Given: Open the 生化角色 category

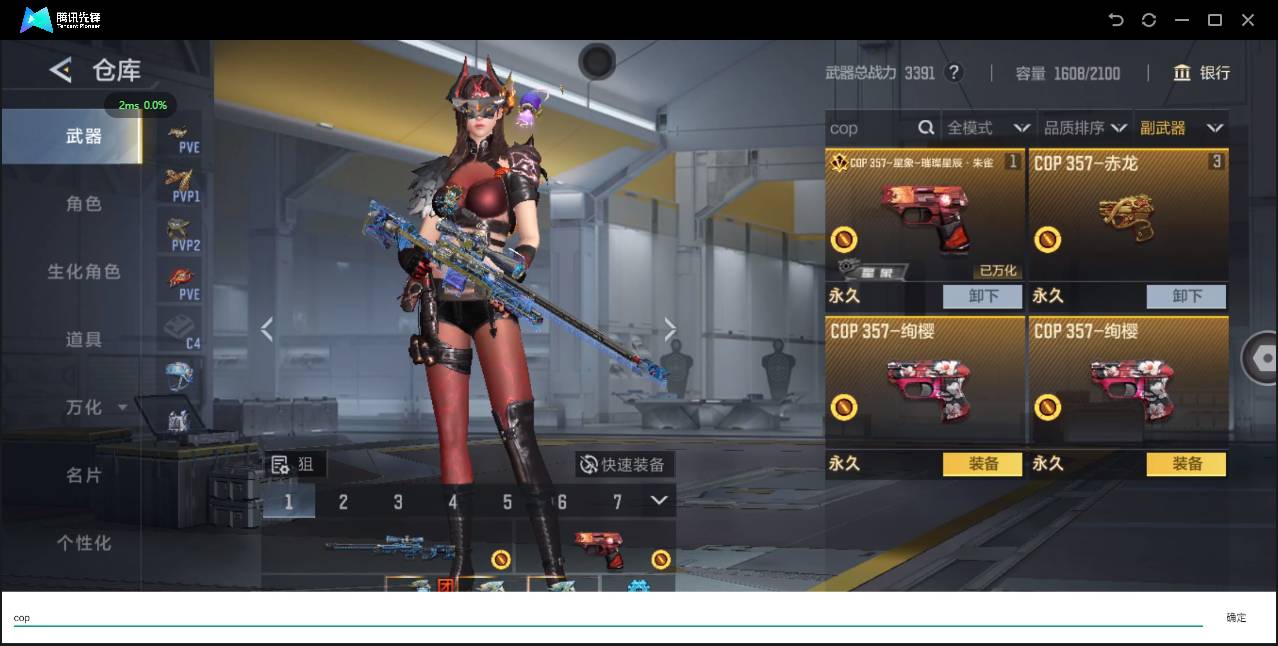Looking at the screenshot, I should 84,272.
